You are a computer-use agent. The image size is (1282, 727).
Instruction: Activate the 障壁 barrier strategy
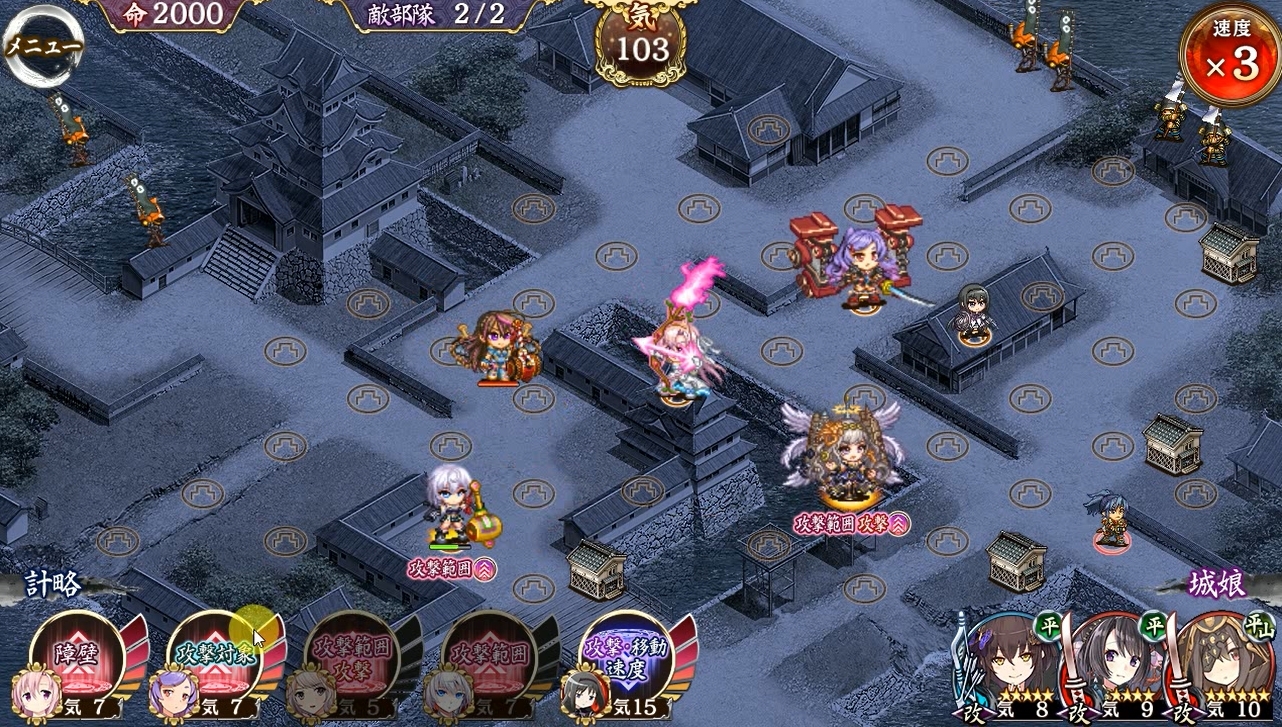(77, 658)
